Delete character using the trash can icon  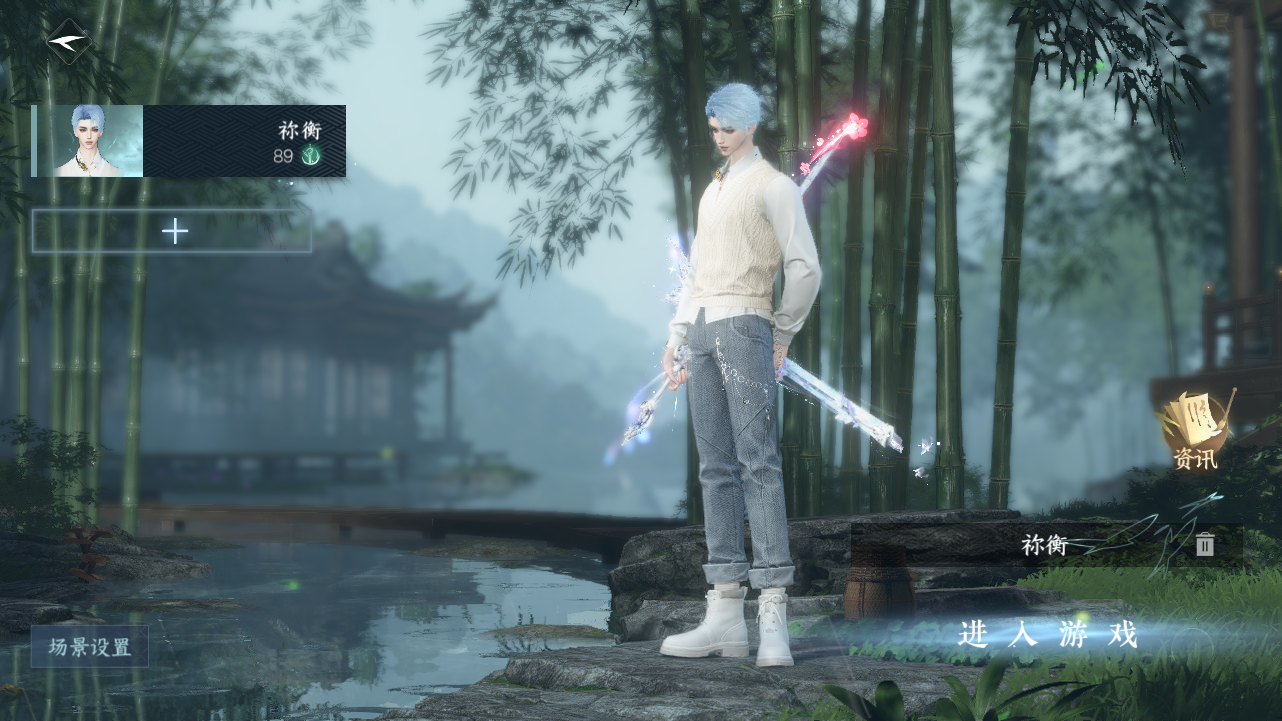1205,544
